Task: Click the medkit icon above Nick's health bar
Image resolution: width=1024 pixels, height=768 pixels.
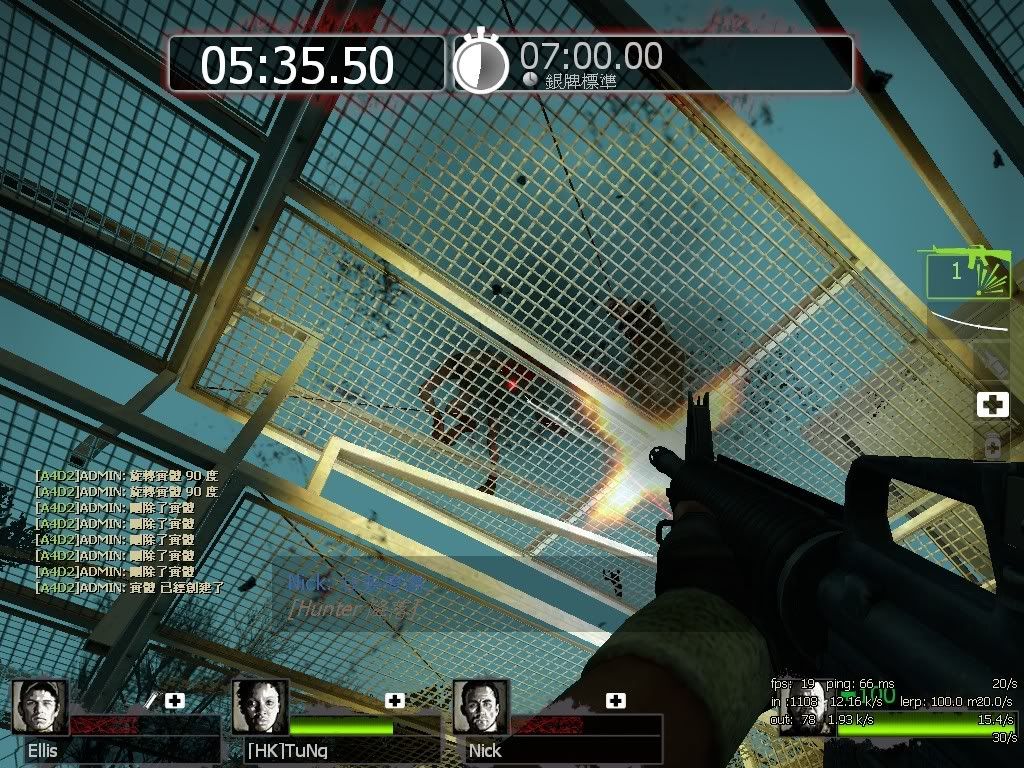Action: (x=616, y=701)
